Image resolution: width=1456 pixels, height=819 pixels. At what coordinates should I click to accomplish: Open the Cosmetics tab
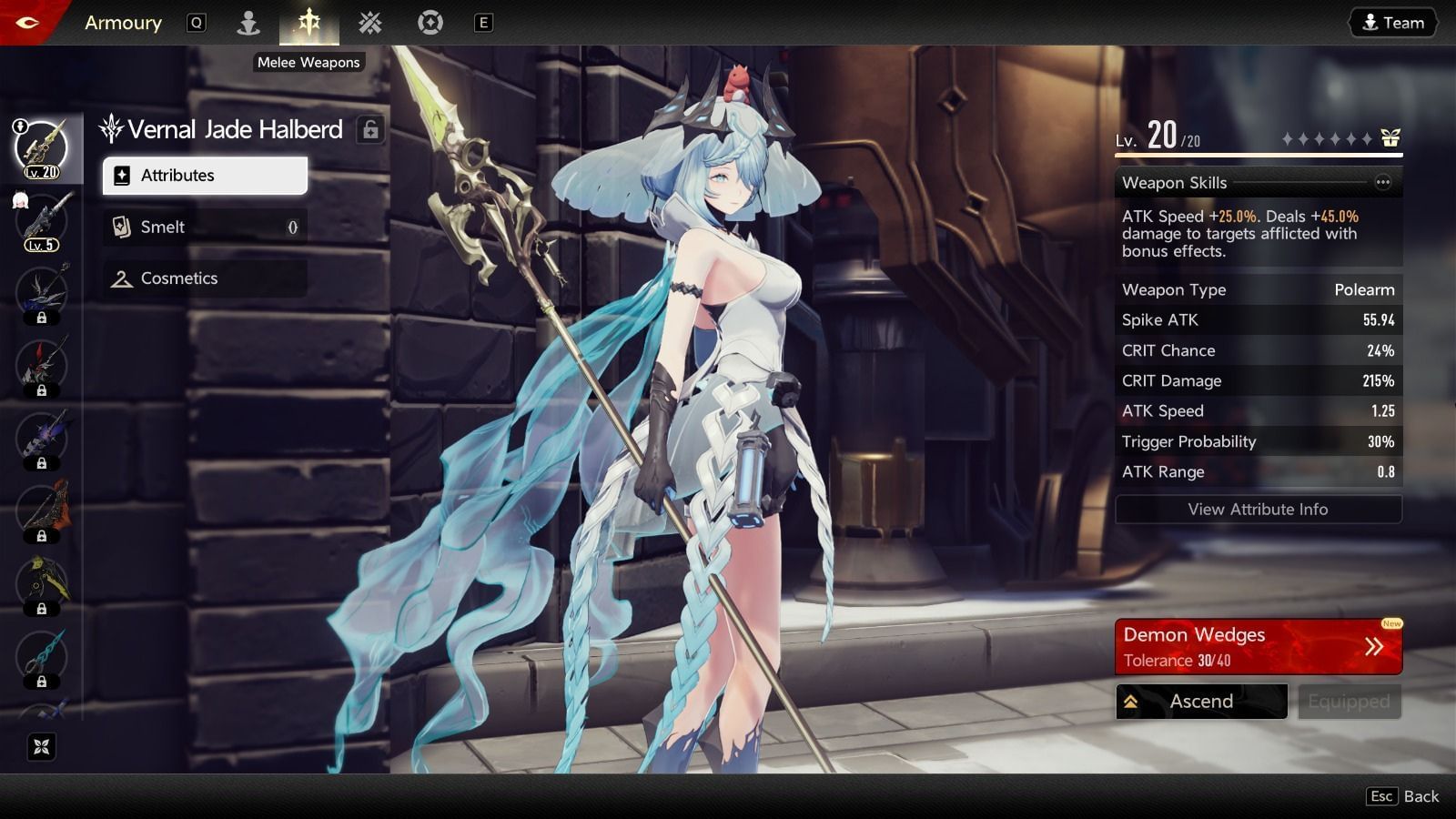pyautogui.click(x=205, y=278)
